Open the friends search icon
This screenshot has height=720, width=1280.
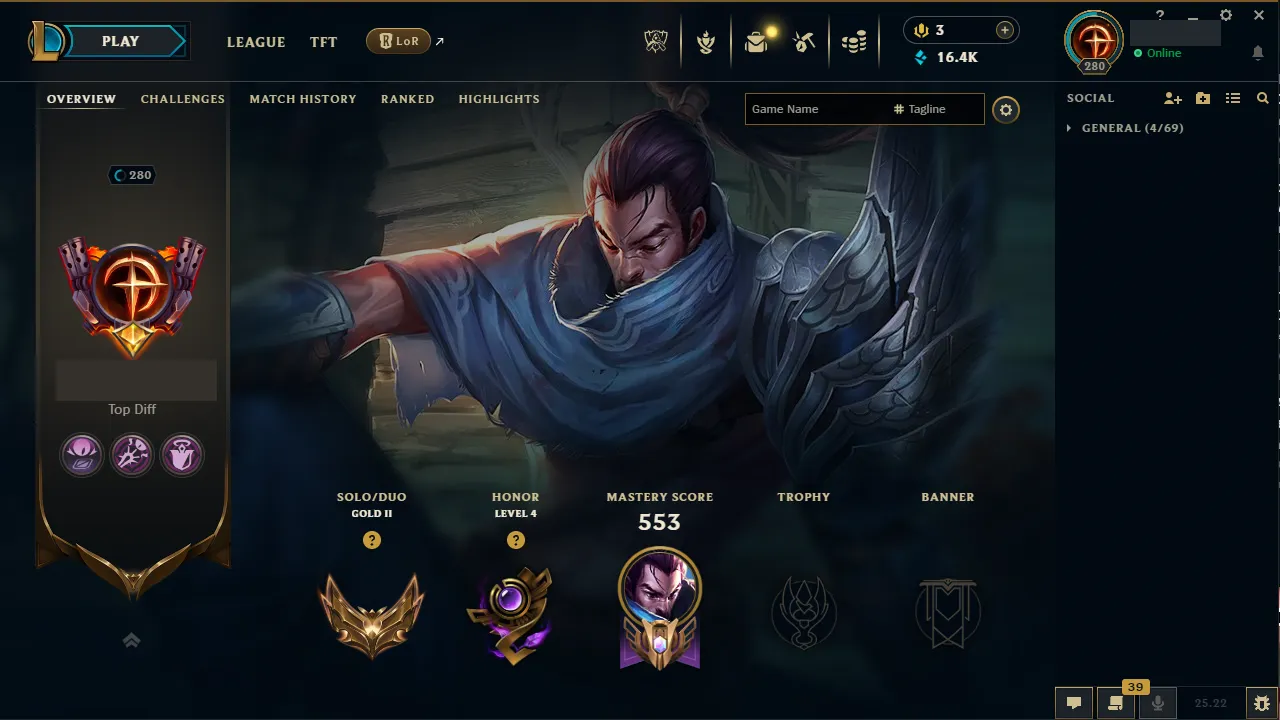pyautogui.click(x=1263, y=98)
